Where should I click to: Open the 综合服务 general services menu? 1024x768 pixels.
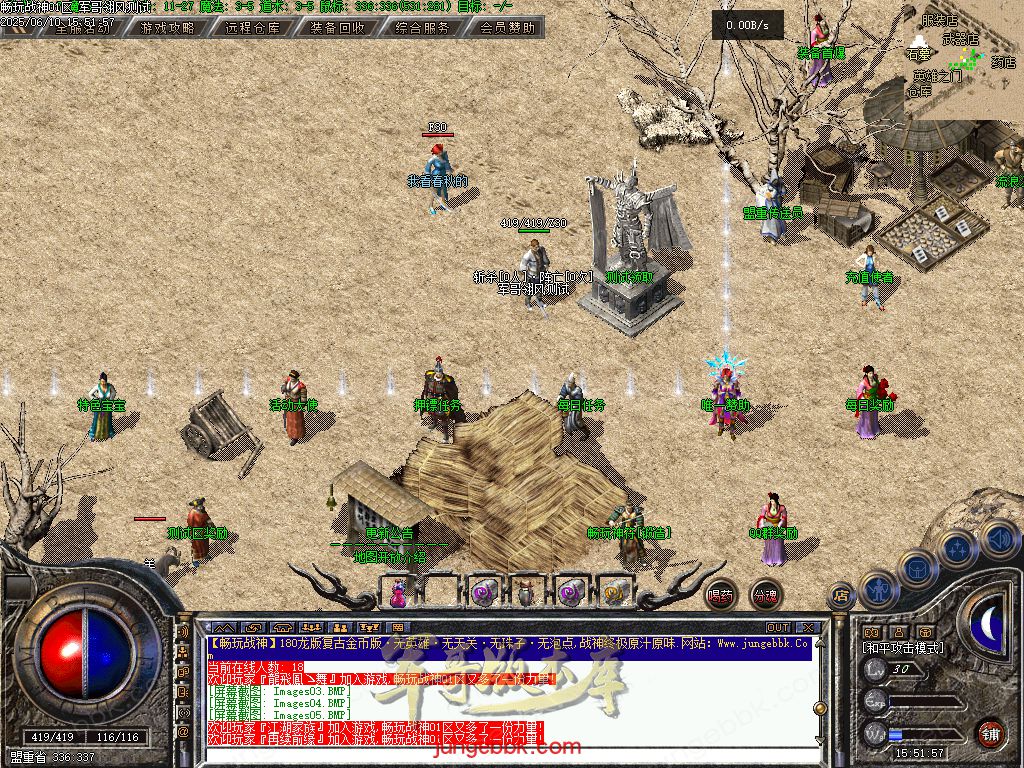pyautogui.click(x=422, y=28)
